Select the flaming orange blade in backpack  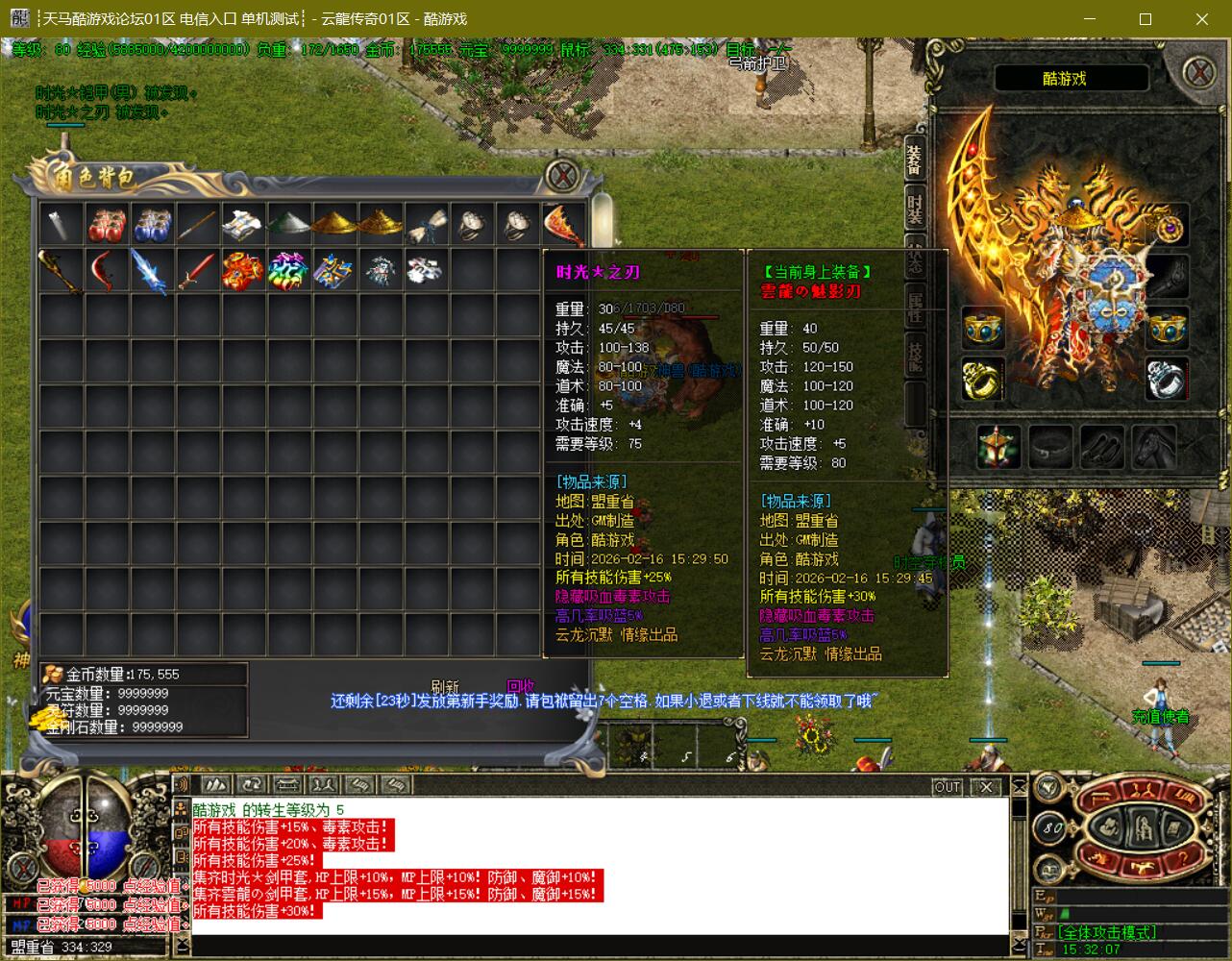point(564,225)
